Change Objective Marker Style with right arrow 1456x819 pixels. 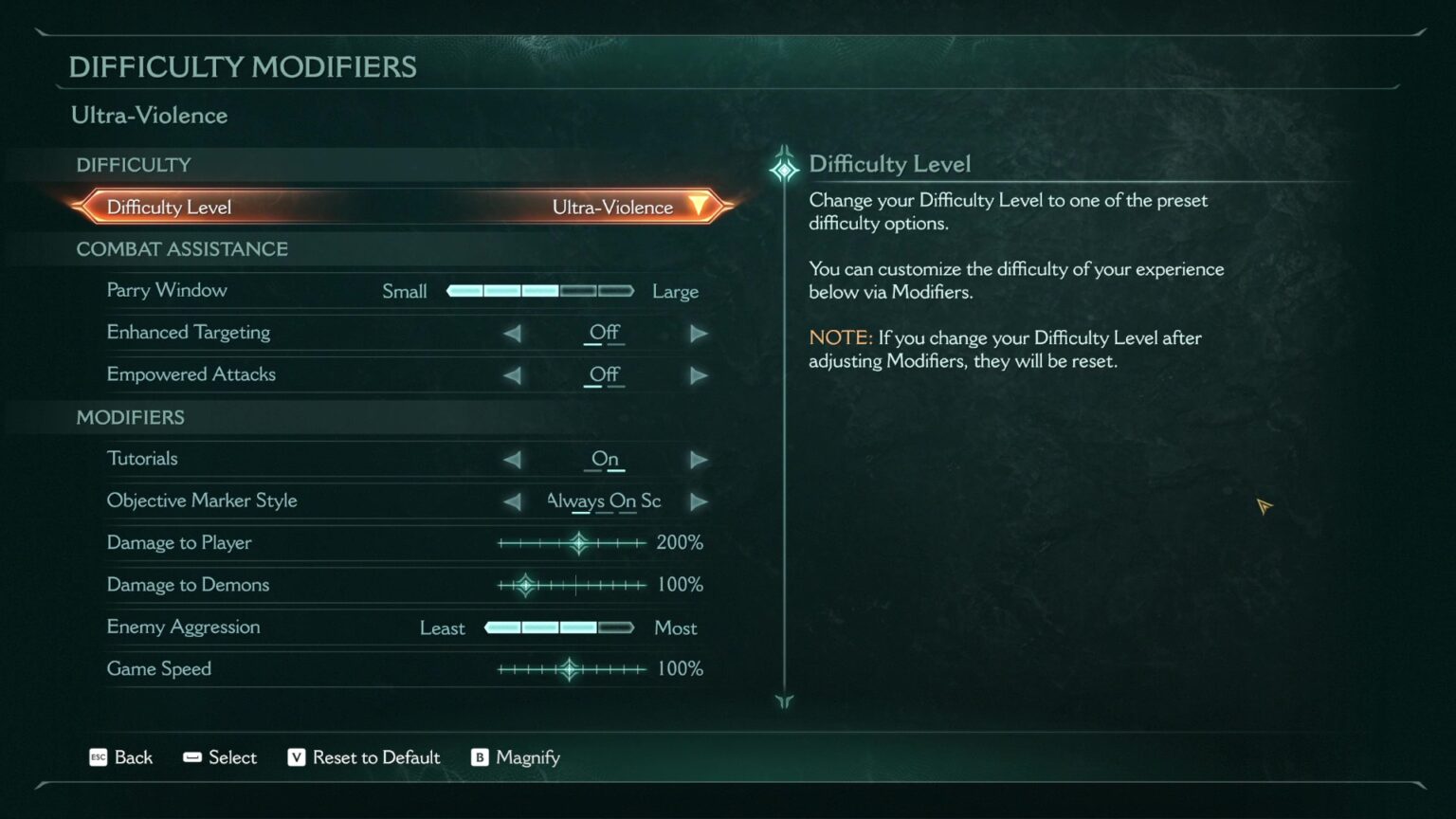[x=699, y=501]
